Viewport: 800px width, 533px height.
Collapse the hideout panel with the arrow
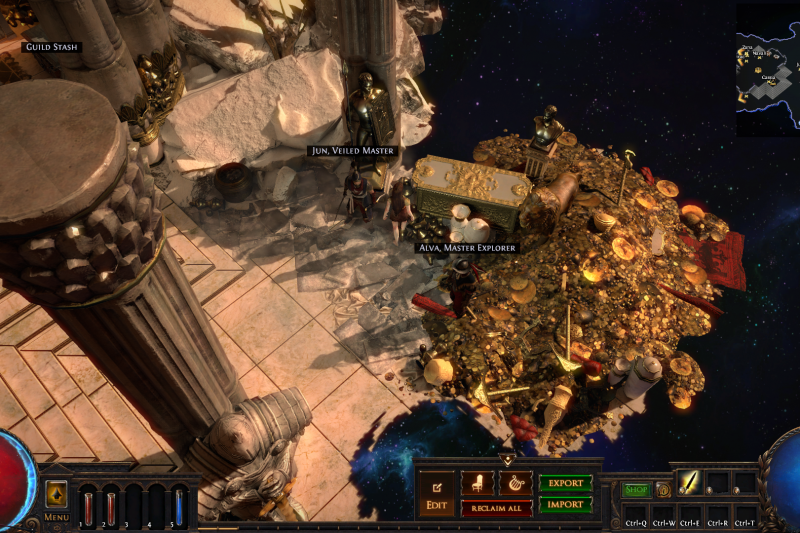(507, 461)
